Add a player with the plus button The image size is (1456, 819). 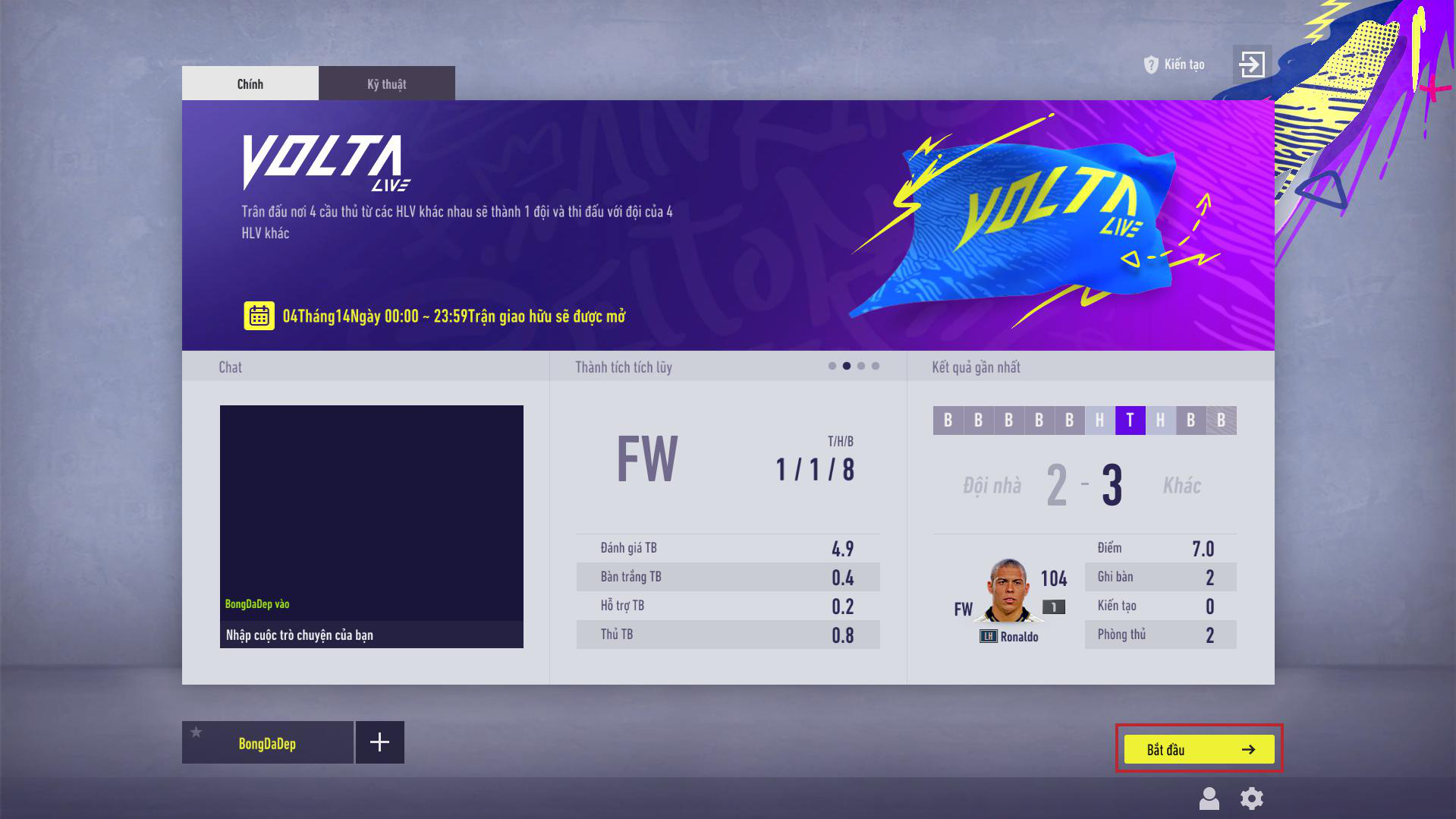click(379, 742)
